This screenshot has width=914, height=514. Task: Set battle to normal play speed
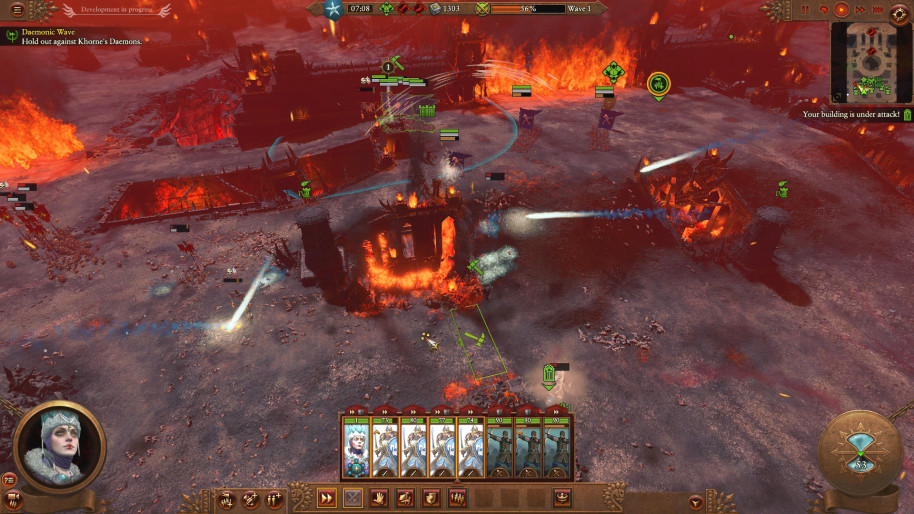click(x=840, y=10)
